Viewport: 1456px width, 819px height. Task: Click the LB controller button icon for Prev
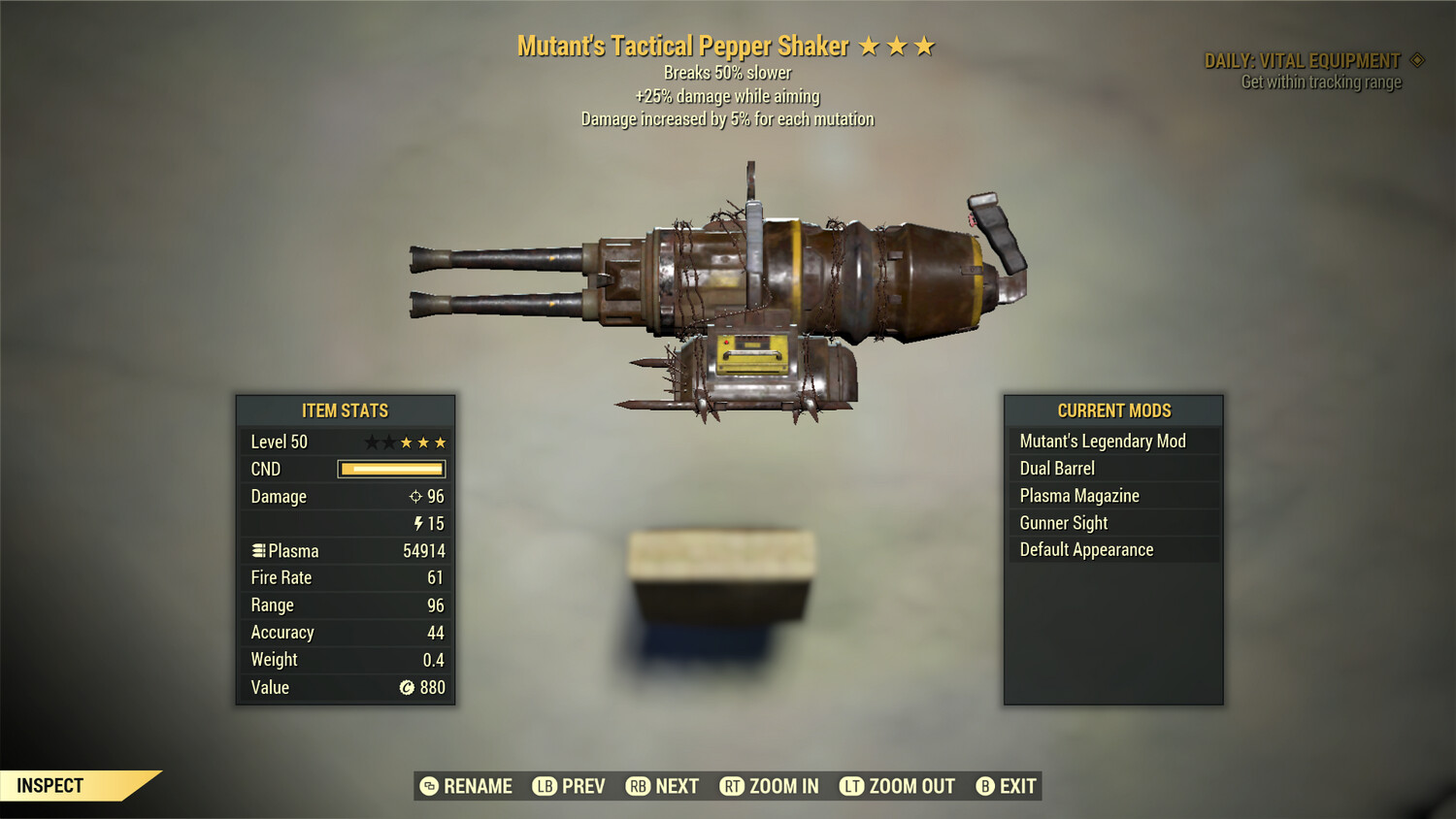tap(545, 786)
